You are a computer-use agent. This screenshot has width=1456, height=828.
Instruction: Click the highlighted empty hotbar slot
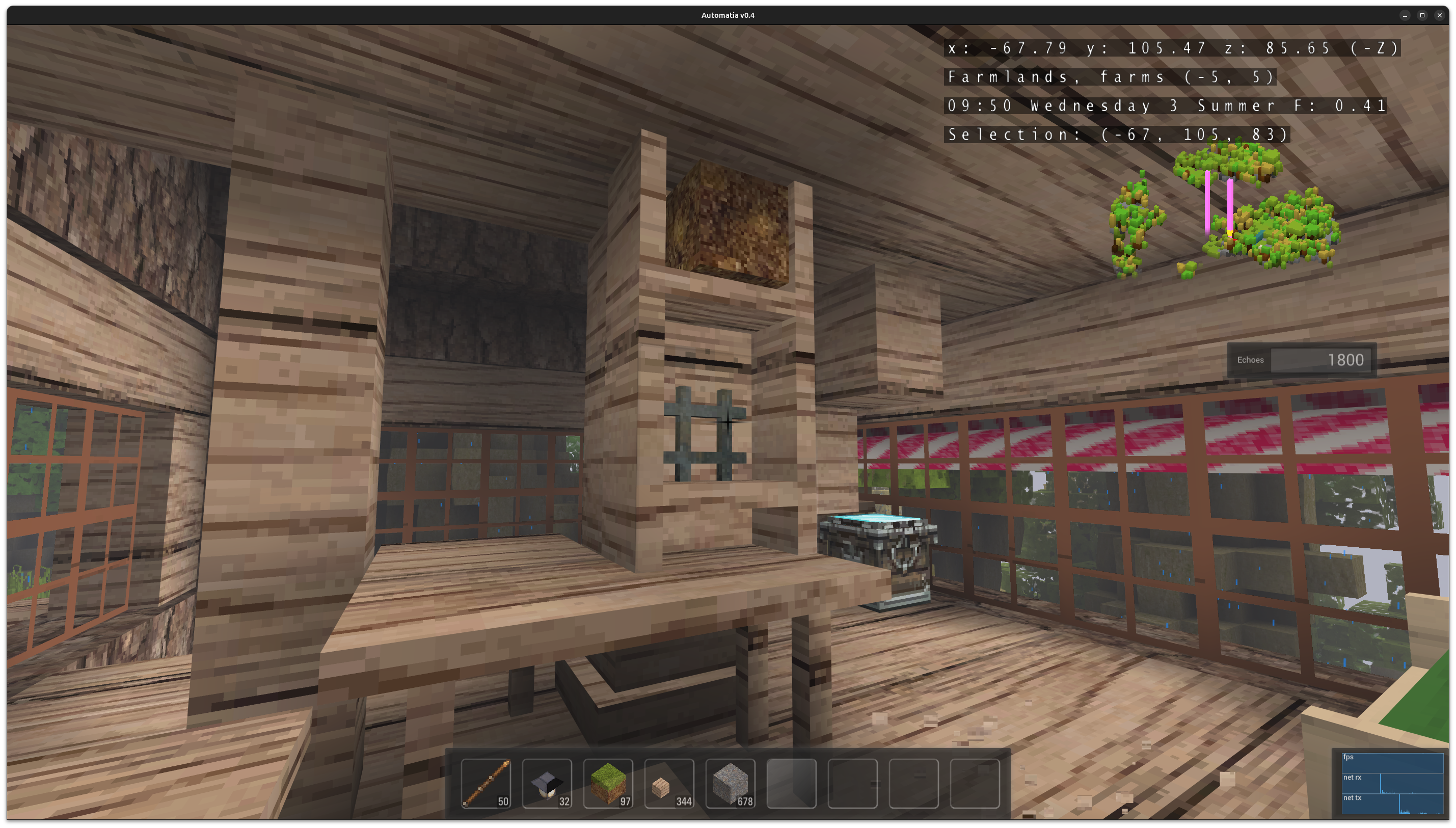point(791,783)
